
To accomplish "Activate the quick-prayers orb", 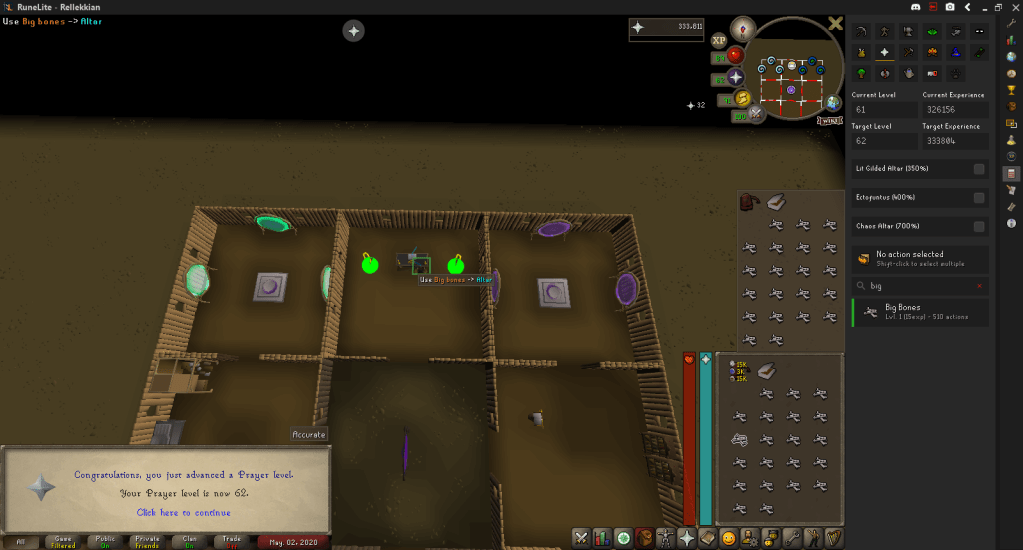I will tap(736, 77).
